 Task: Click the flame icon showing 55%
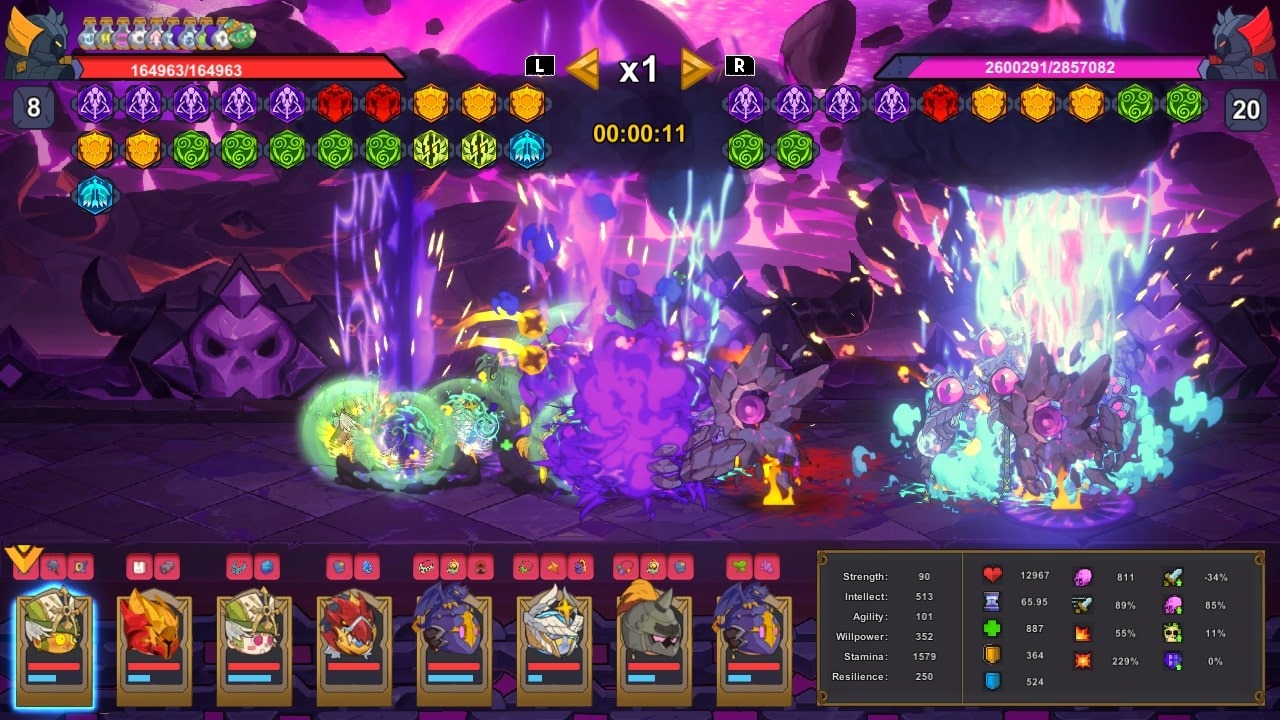pos(1082,633)
